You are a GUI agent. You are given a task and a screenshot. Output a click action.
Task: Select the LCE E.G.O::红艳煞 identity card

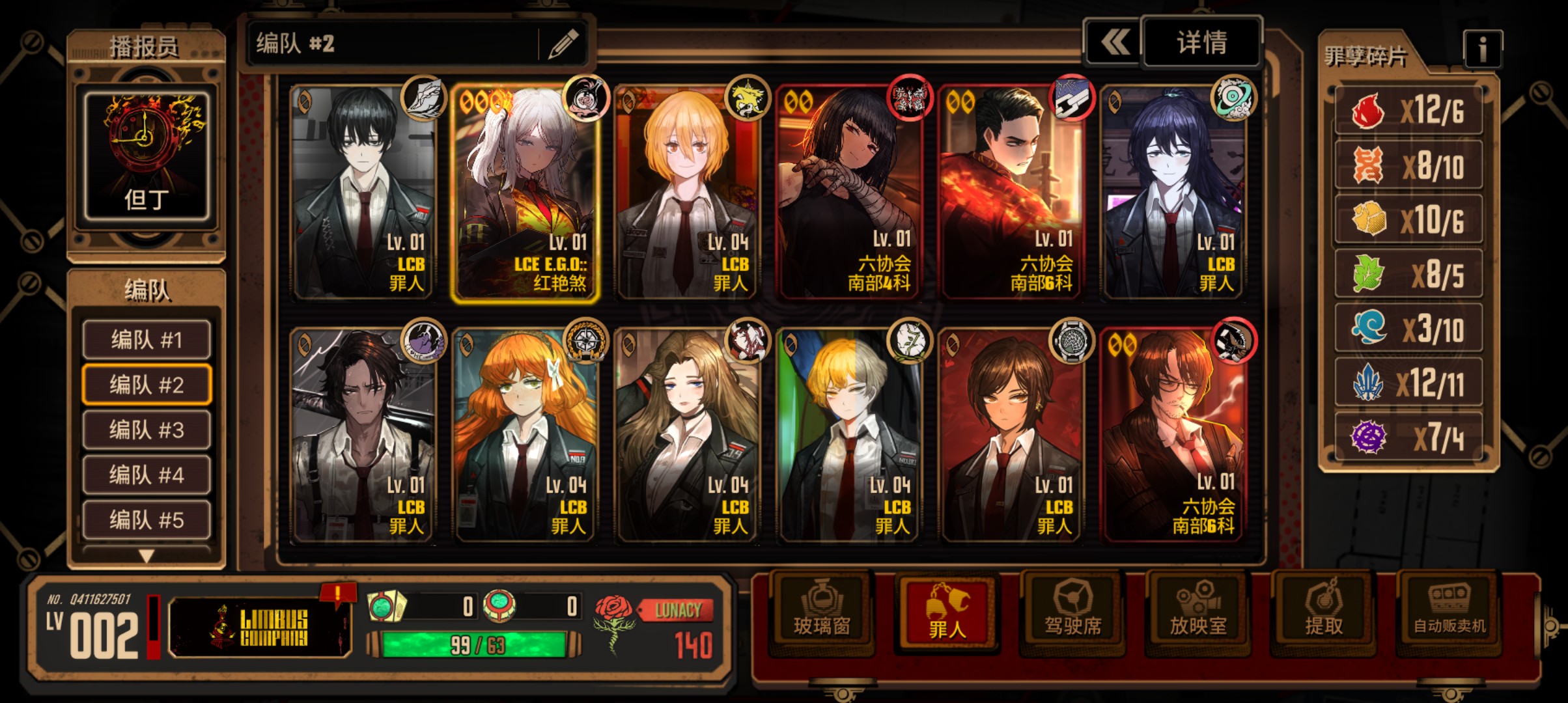click(525, 193)
